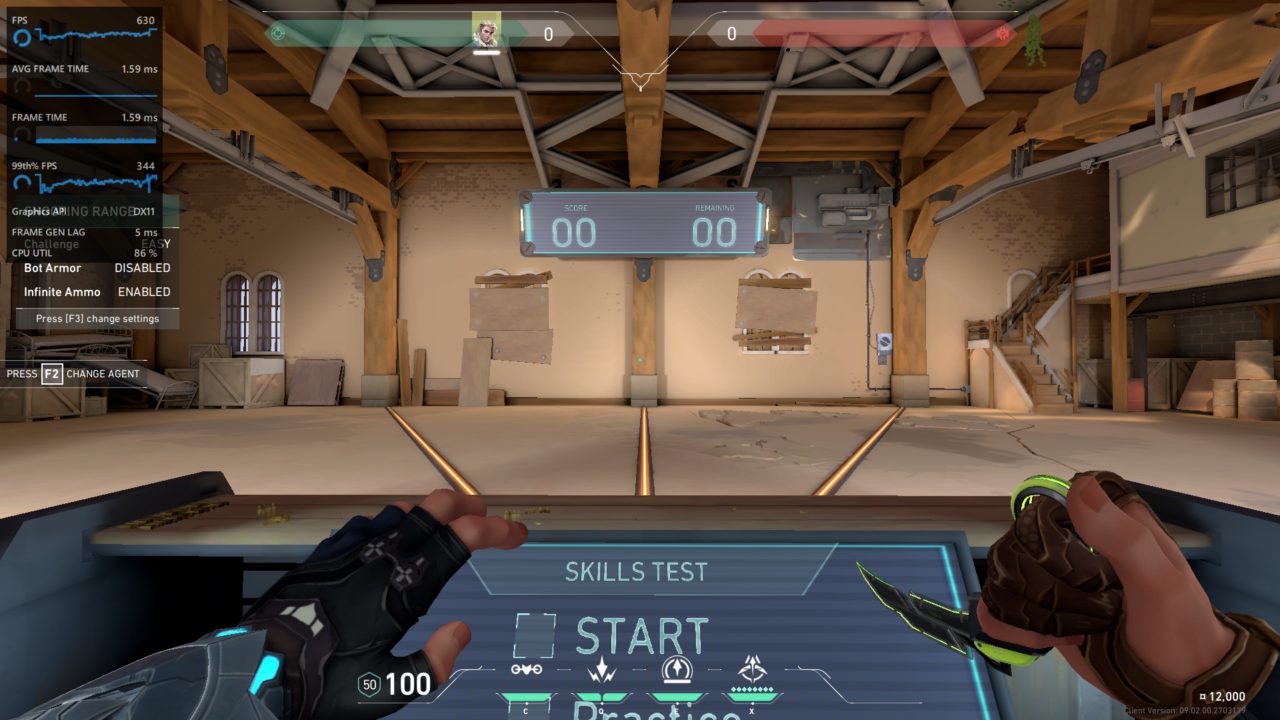Click the SKILLS TEST header panel

click(x=639, y=572)
